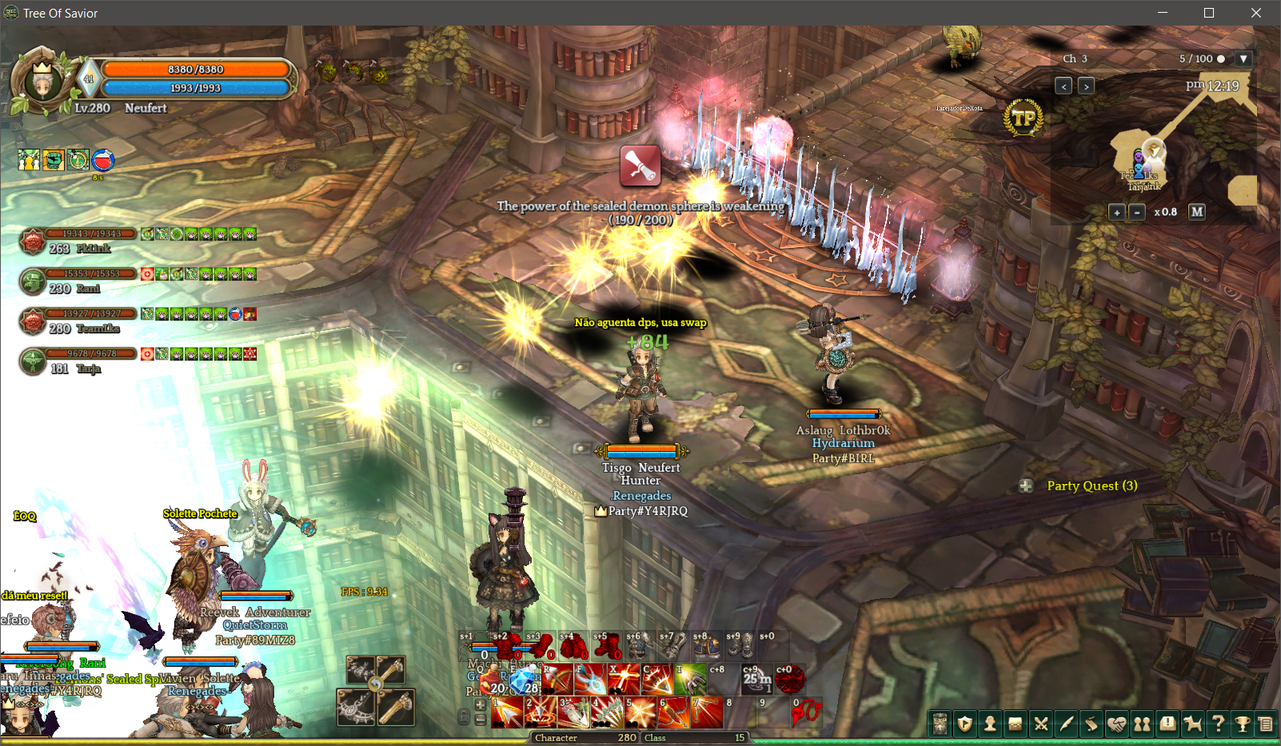Open the full map with the M button
The image size is (1281, 746).
tap(1197, 212)
